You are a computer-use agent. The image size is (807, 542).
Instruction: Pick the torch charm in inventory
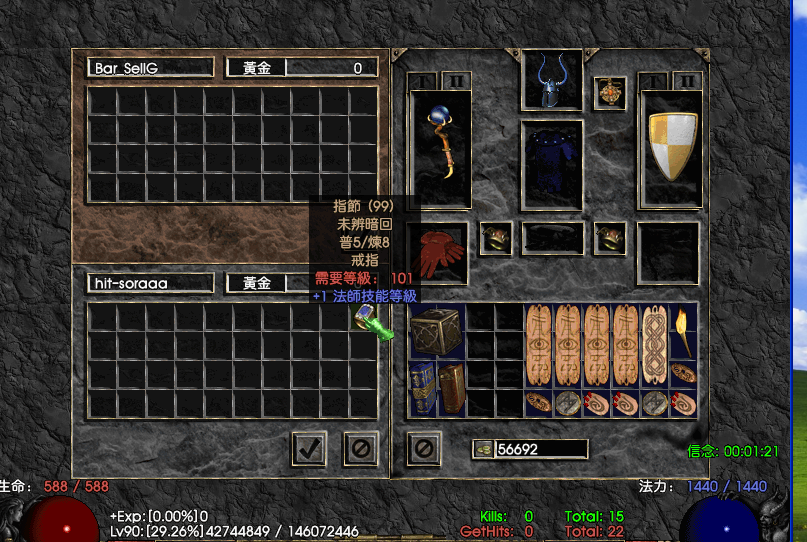coord(684,331)
